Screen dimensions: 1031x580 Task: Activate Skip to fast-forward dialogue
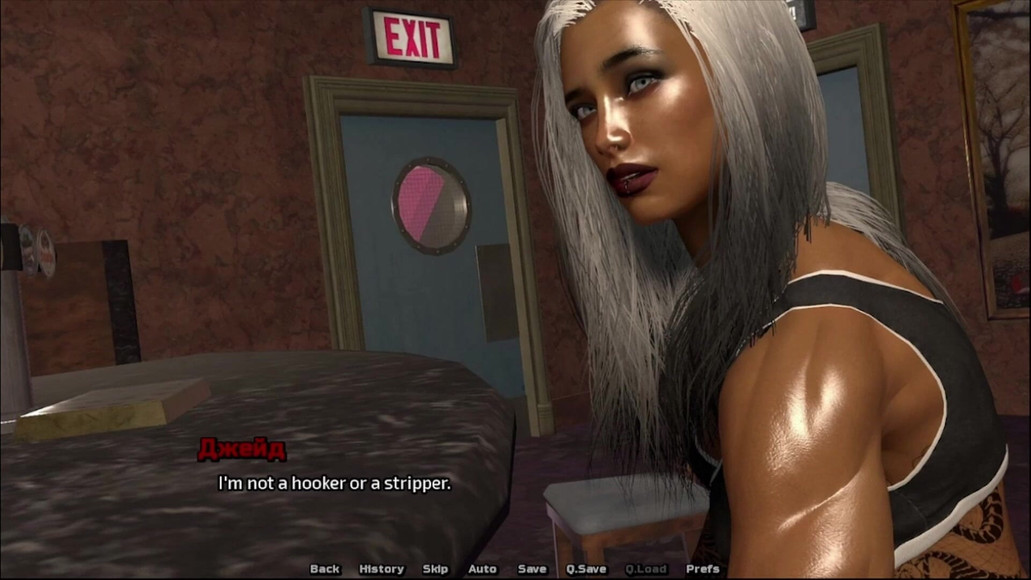[x=435, y=569]
